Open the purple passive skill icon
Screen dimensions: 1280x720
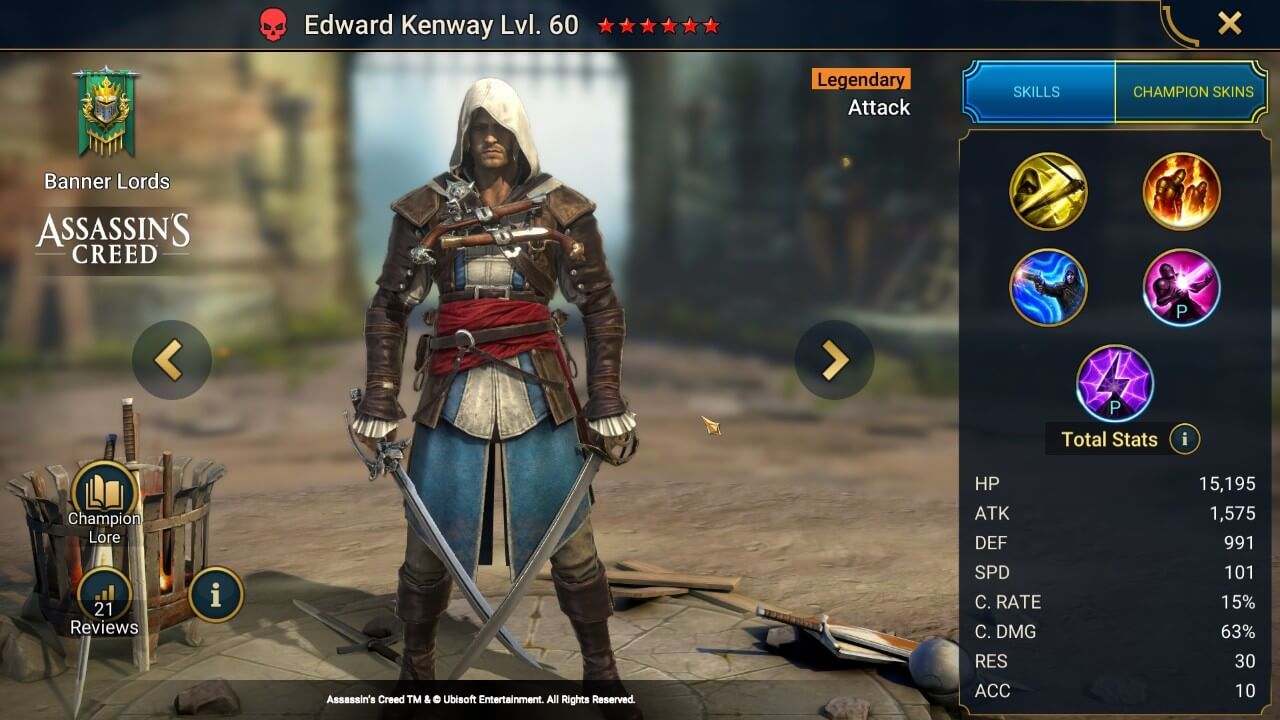[x=1182, y=287]
